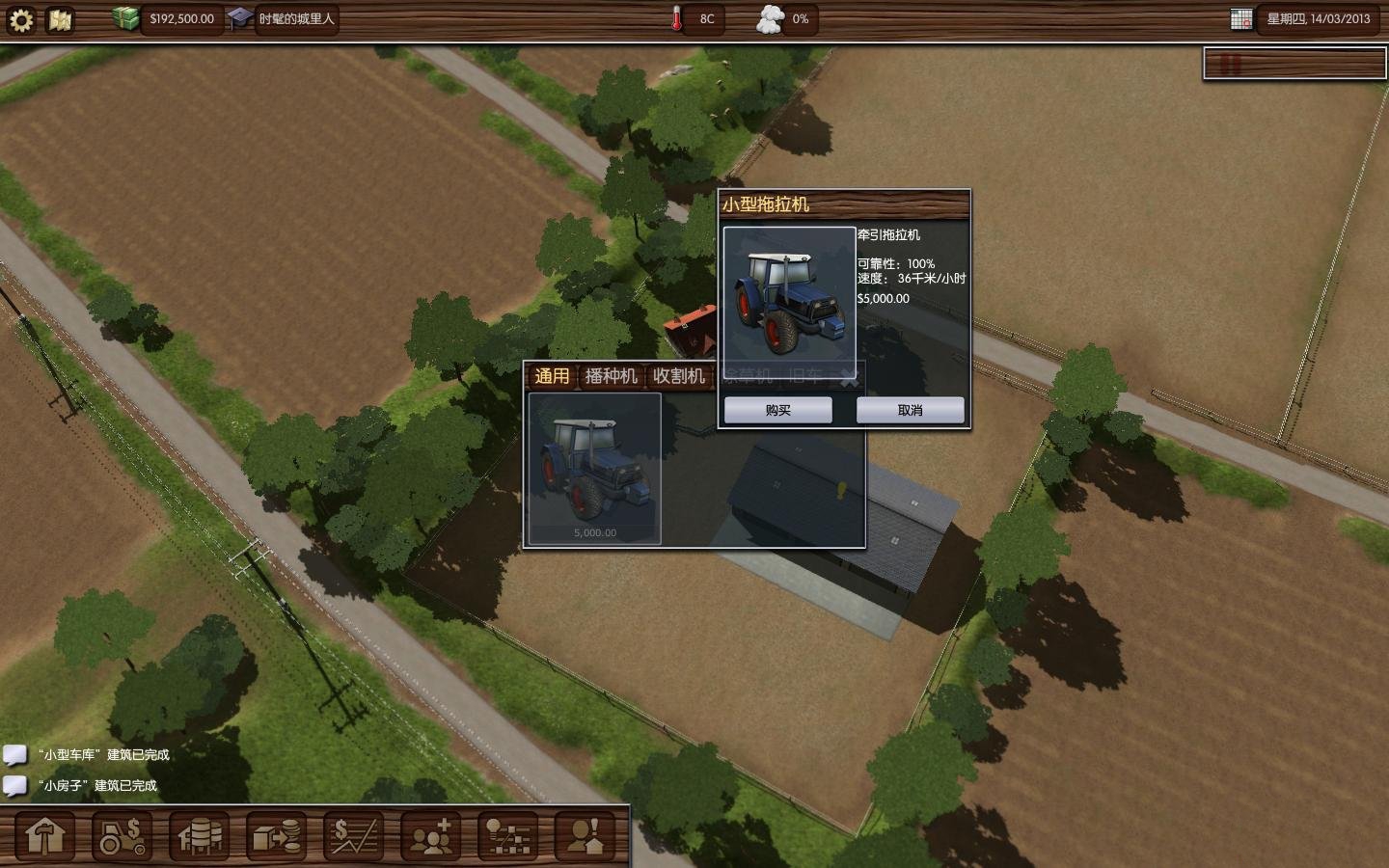Switch to the 通用 vehicle tab

pos(552,376)
